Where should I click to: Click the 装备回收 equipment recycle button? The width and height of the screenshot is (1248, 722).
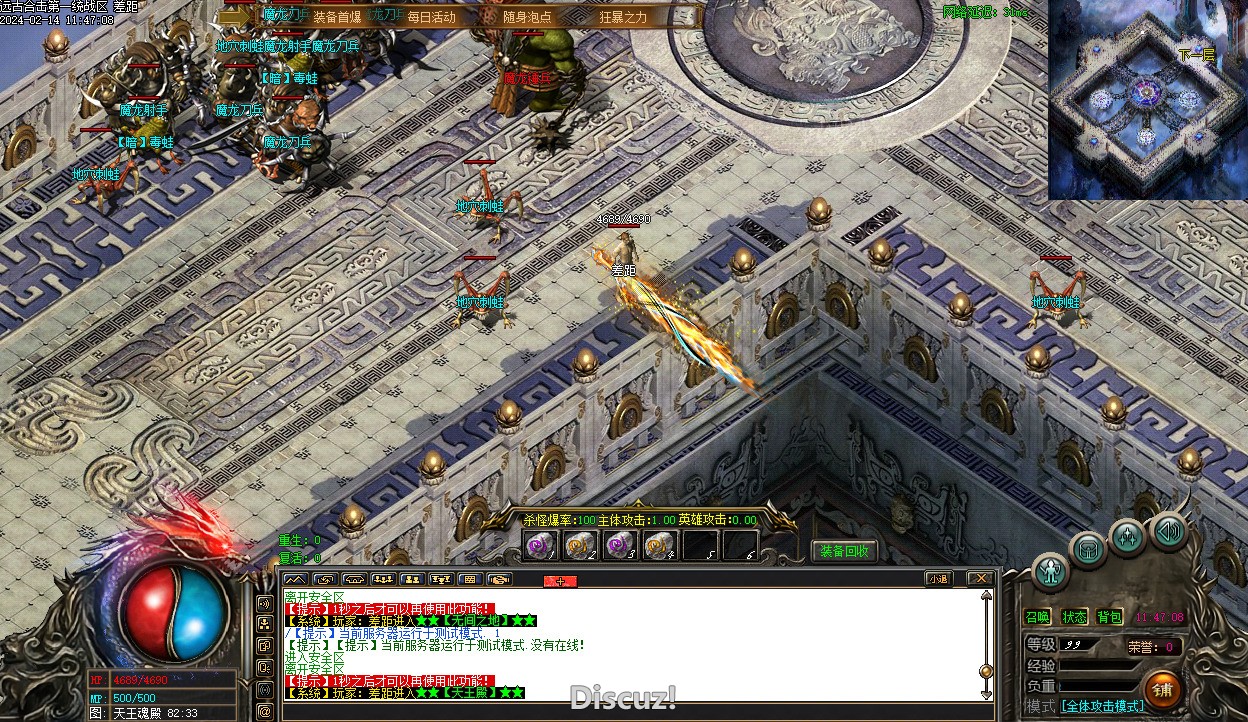click(844, 551)
